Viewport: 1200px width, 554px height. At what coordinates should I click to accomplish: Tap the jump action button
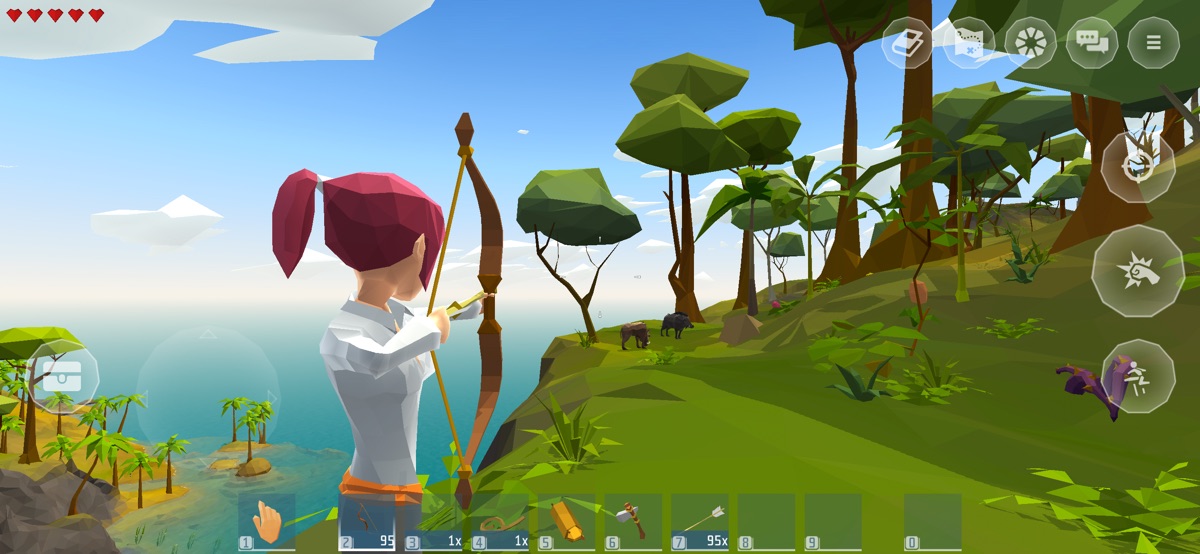tap(1138, 376)
